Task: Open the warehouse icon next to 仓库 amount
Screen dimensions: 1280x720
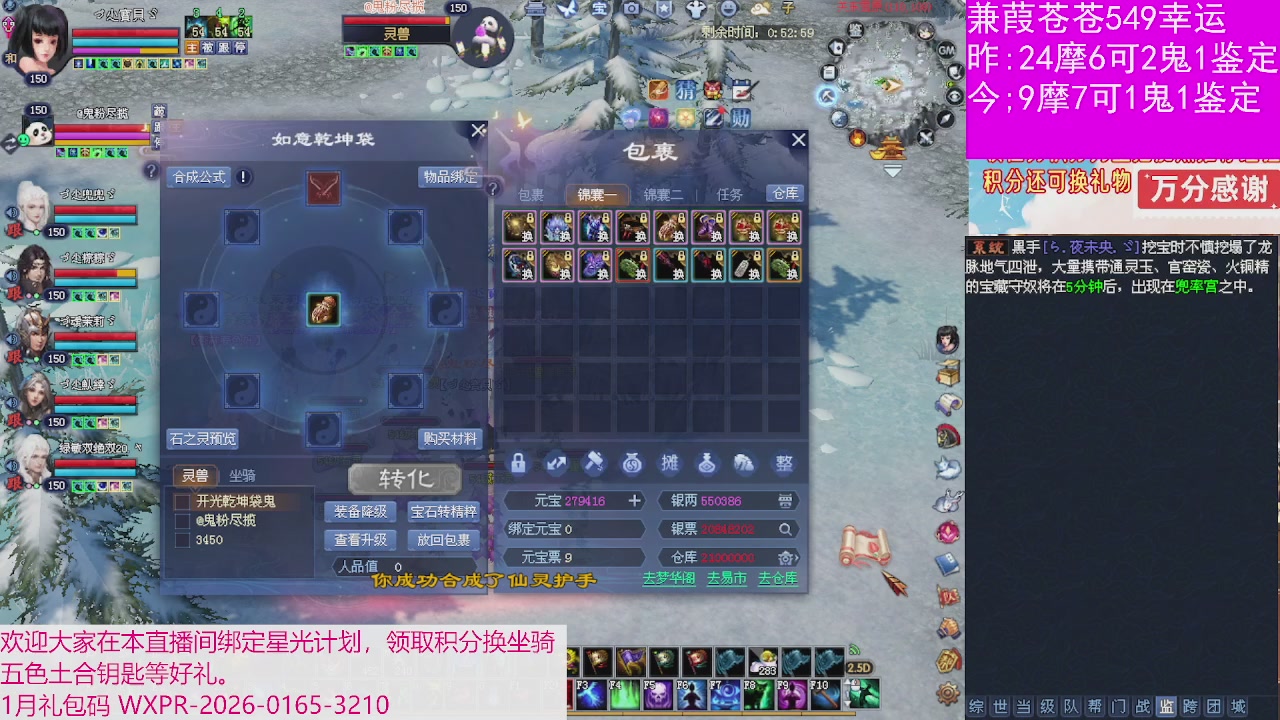Action: (785, 558)
